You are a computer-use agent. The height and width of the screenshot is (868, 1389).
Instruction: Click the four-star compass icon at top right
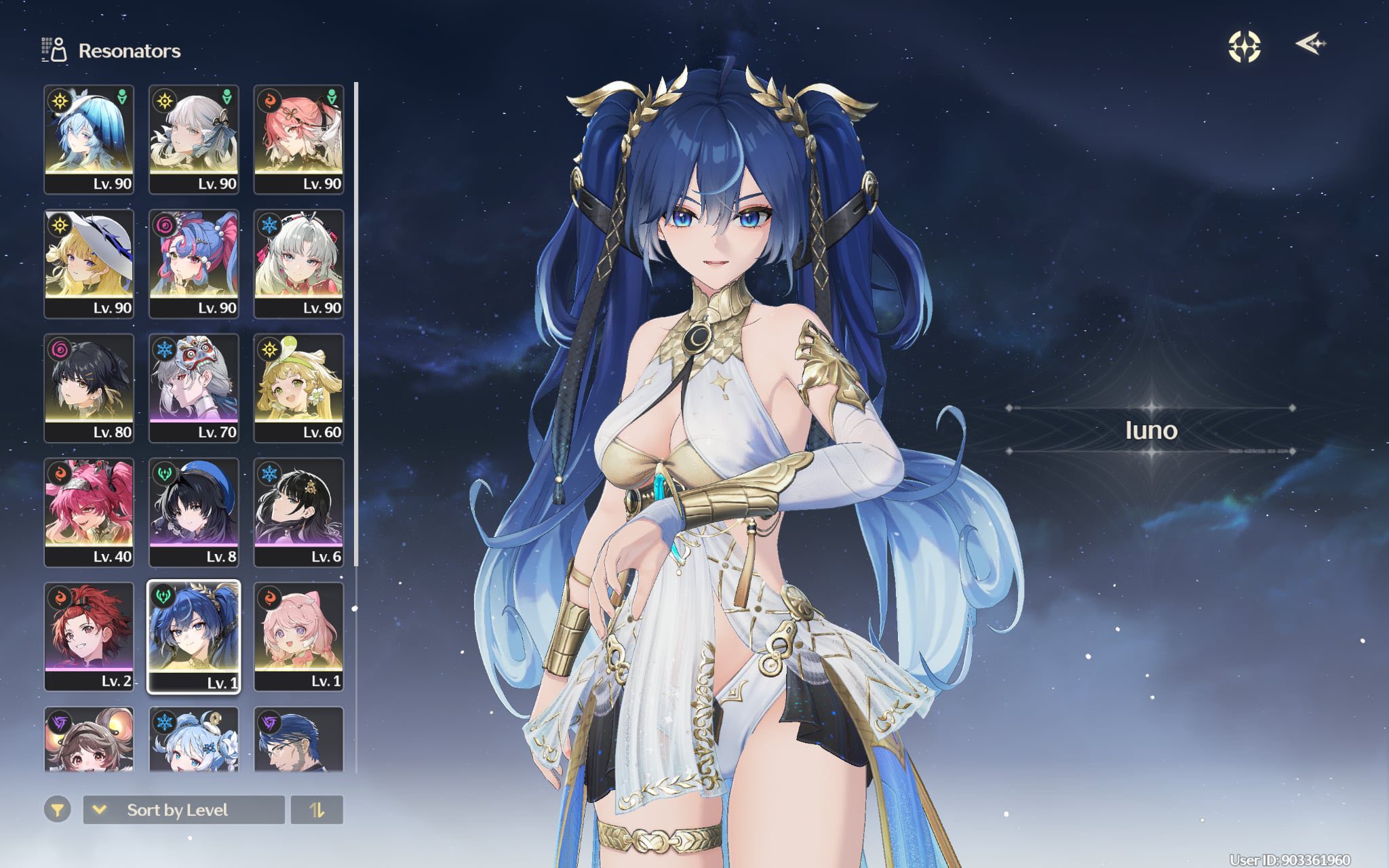coord(1245,46)
